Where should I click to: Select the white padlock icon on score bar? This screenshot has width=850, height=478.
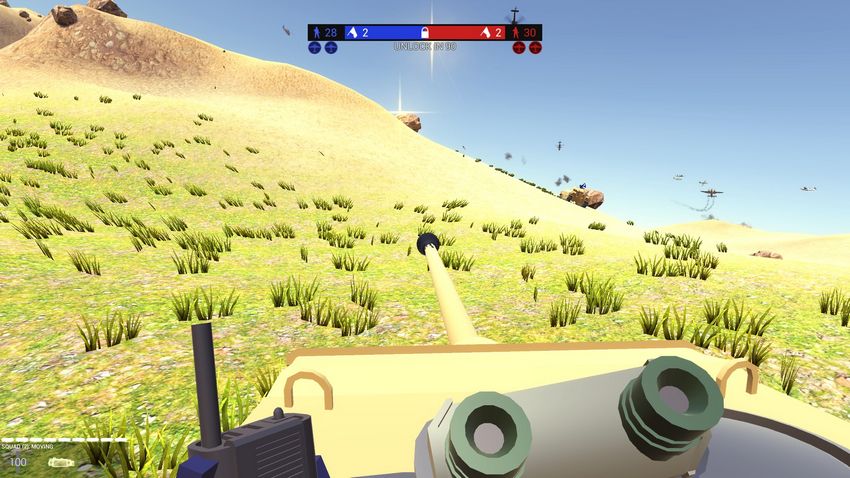click(x=424, y=33)
